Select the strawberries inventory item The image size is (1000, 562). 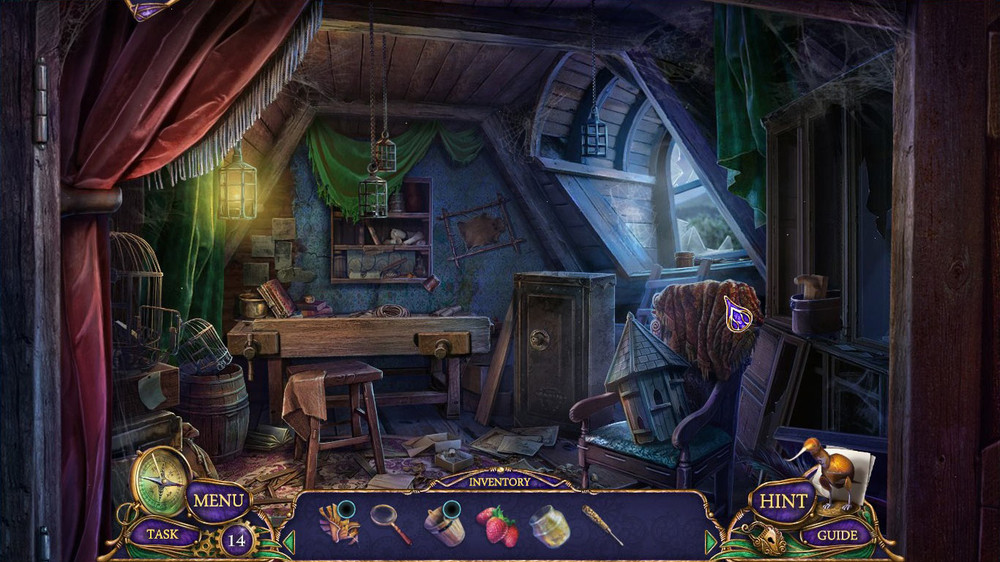point(499,526)
